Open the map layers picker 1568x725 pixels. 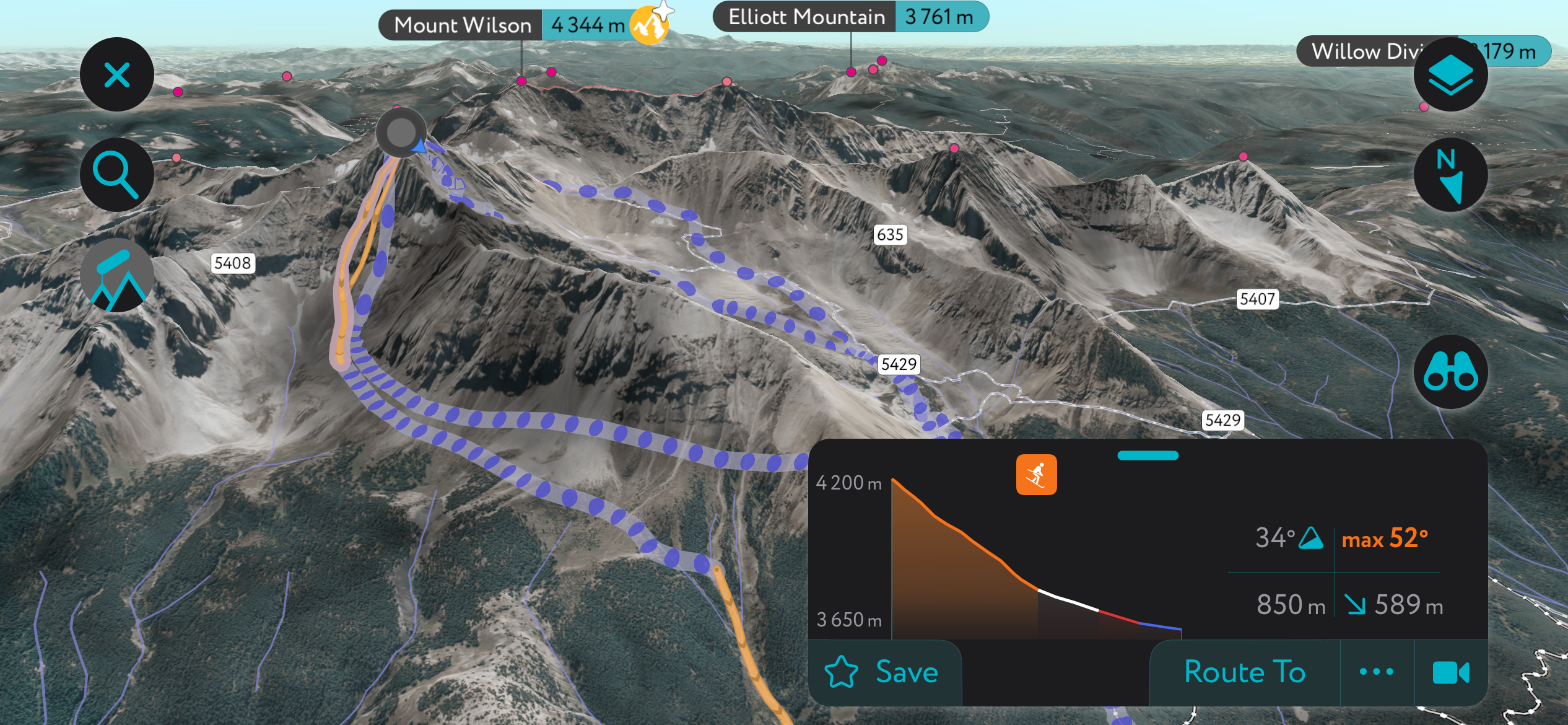tap(1452, 74)
